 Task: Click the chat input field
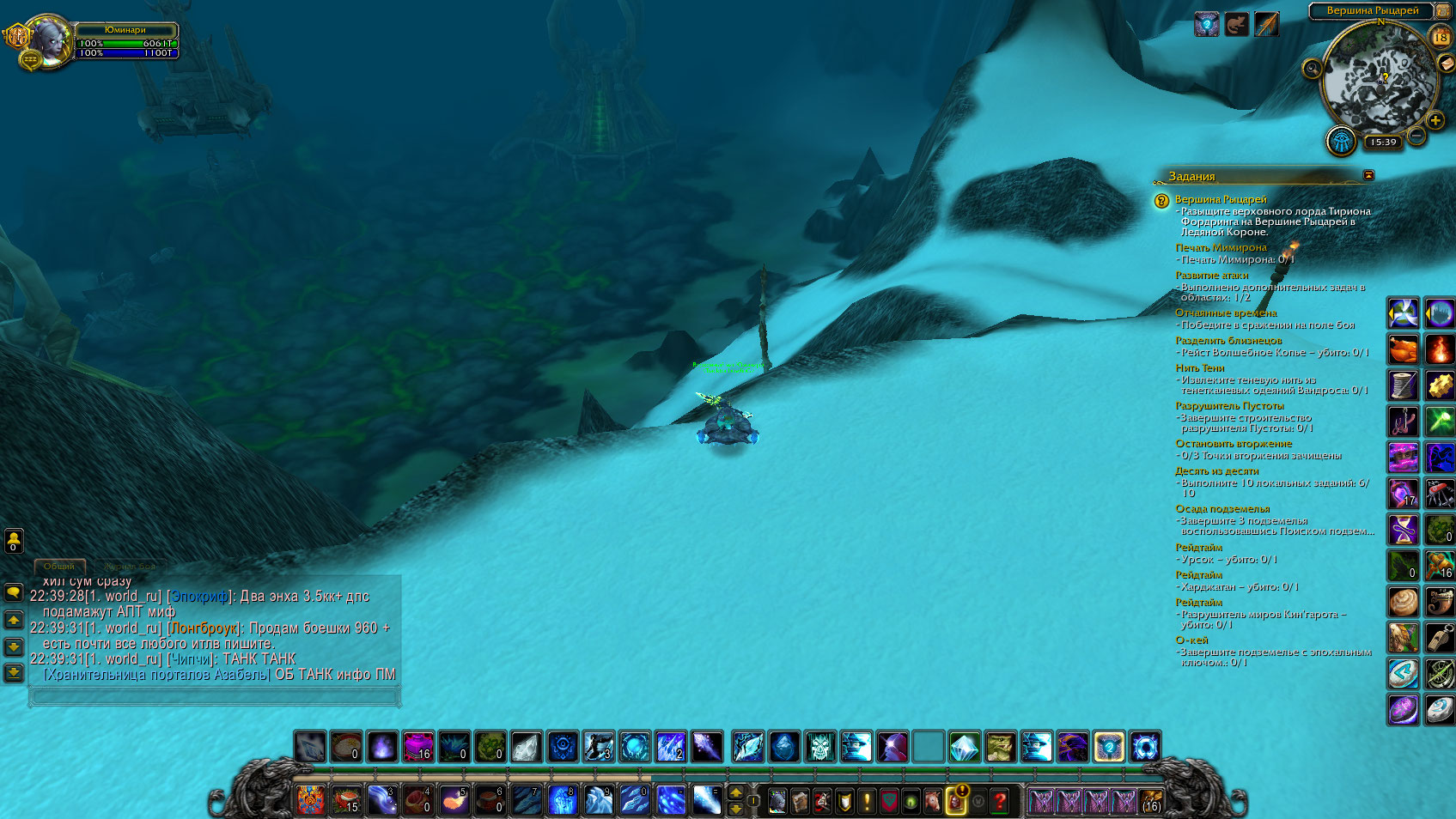215,696
